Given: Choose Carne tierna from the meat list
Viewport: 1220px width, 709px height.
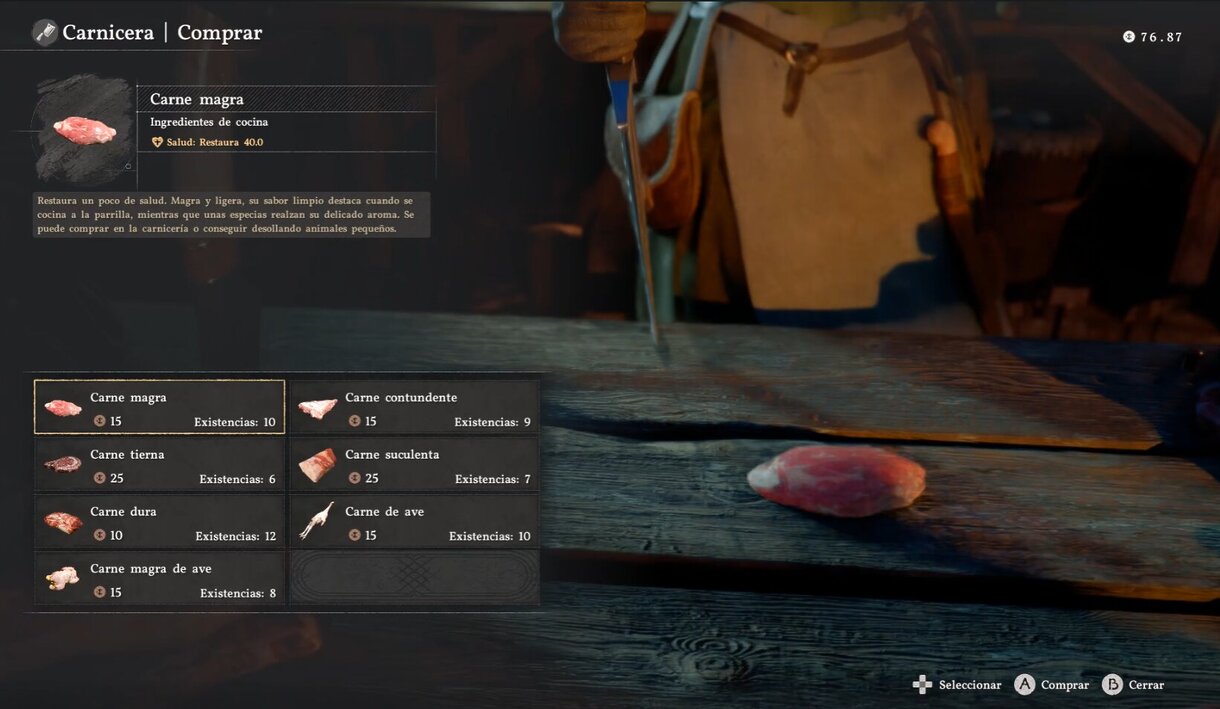Looking at the screenshot, I should (159, 465).
